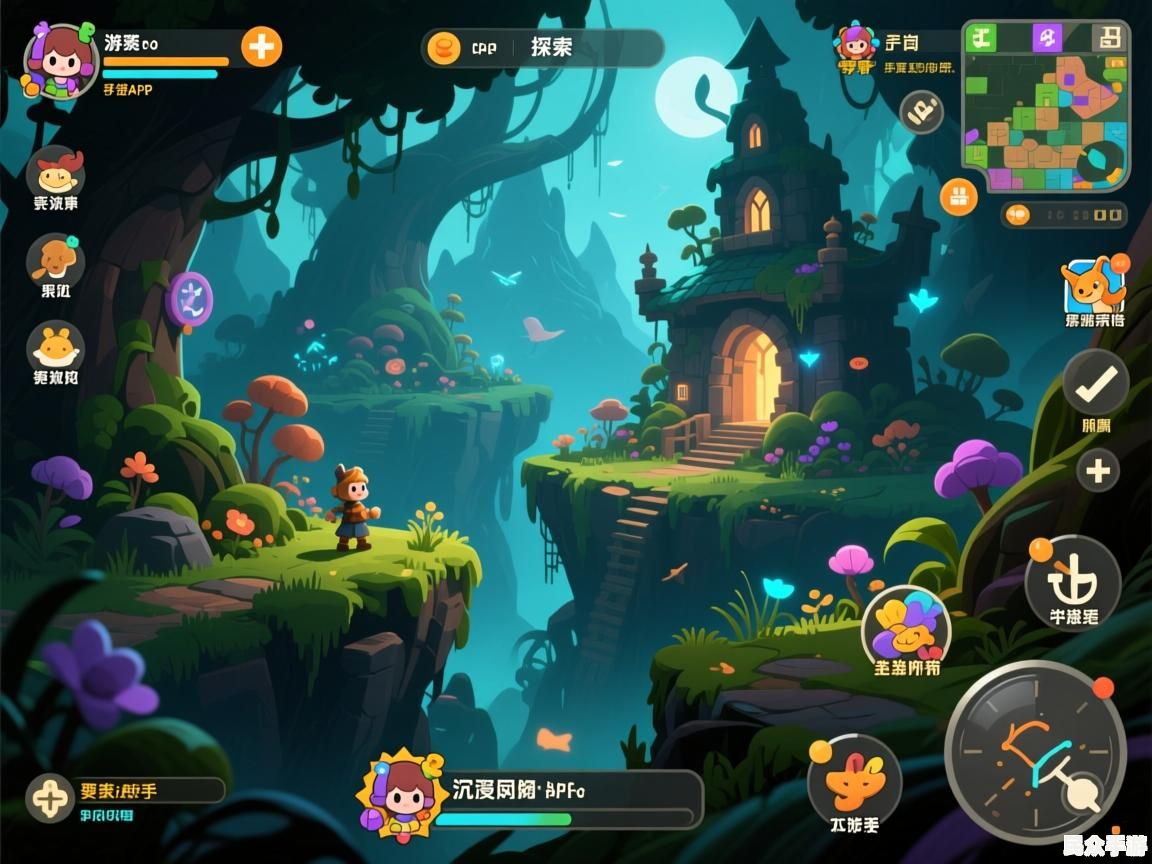Click the bottom-left round plus button
This screenshot has height=864, width=1152.
(49, 797)
